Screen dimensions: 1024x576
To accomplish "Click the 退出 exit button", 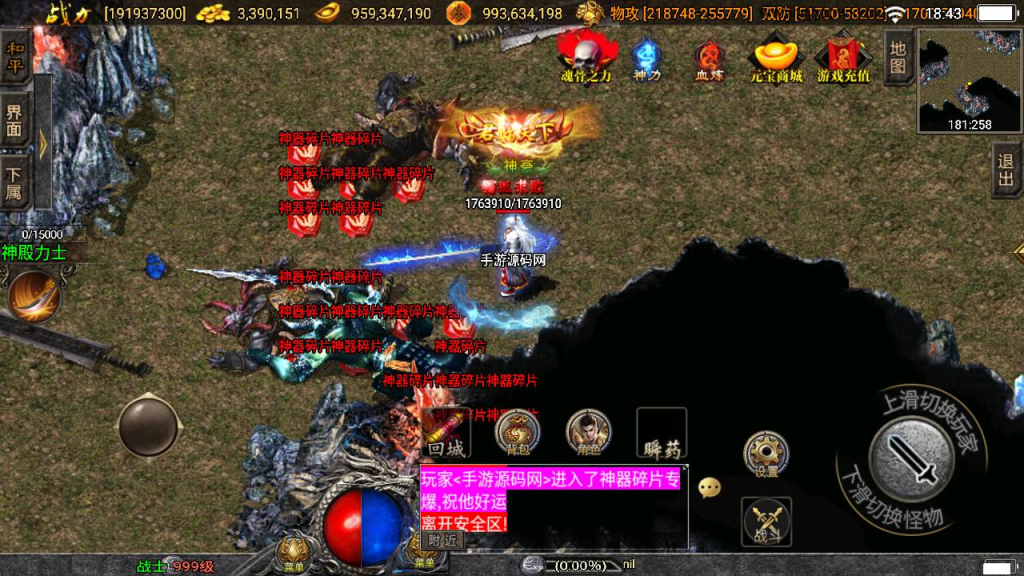I will pos(1006,170).
